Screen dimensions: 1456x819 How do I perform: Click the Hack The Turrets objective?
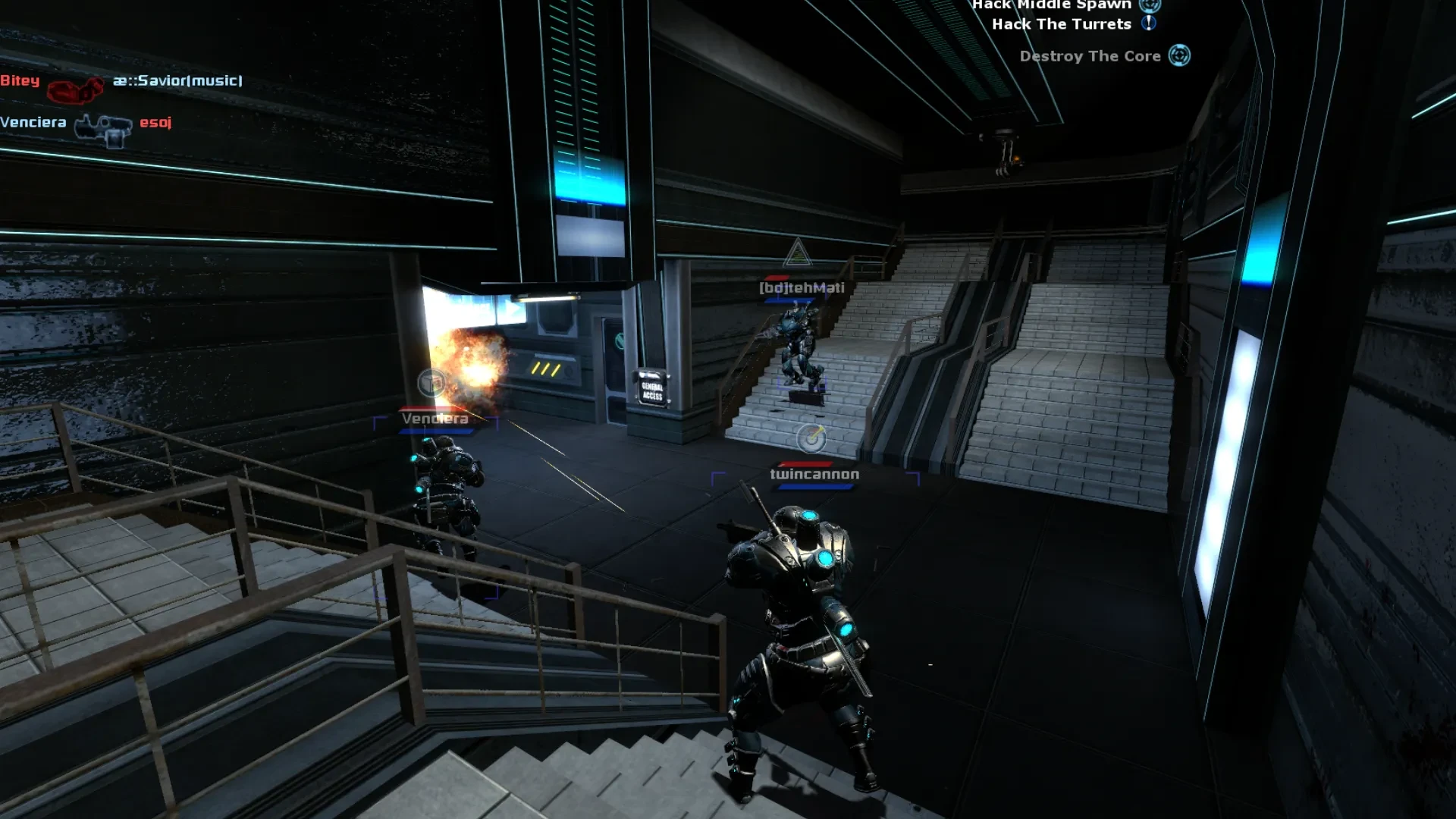point(1061,24)
